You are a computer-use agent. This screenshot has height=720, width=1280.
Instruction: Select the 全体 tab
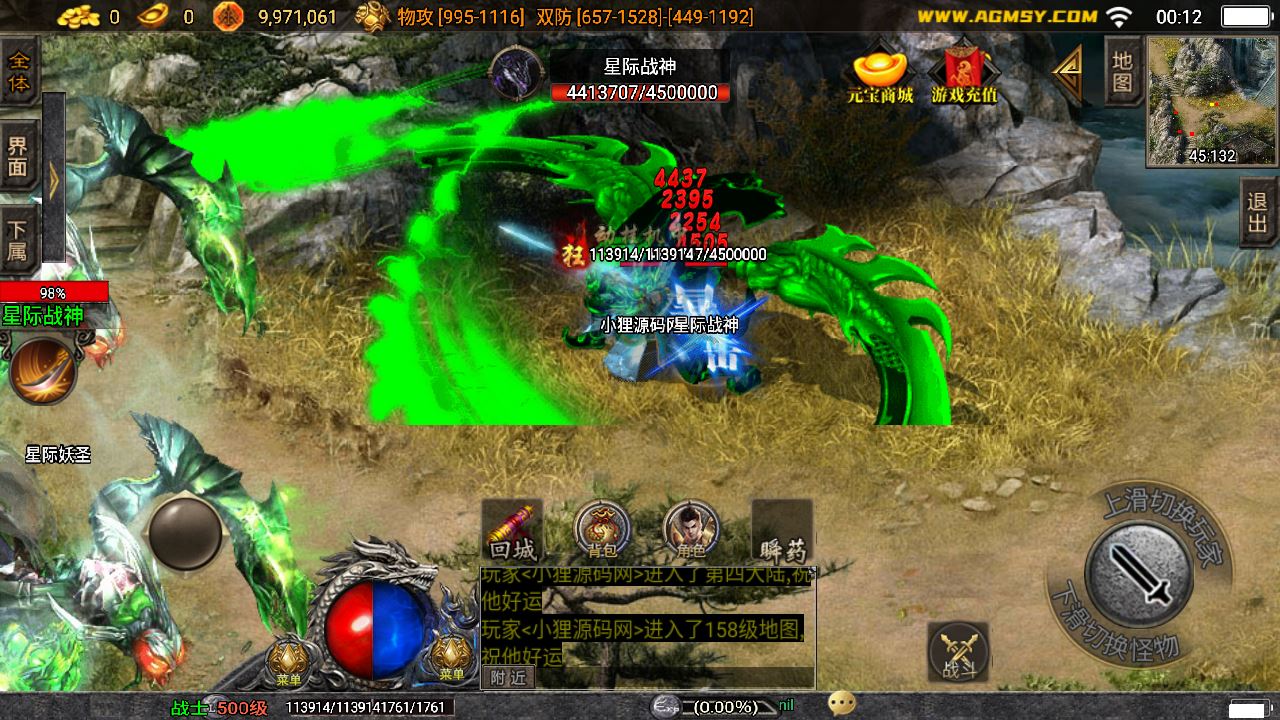tap(19, 71)
